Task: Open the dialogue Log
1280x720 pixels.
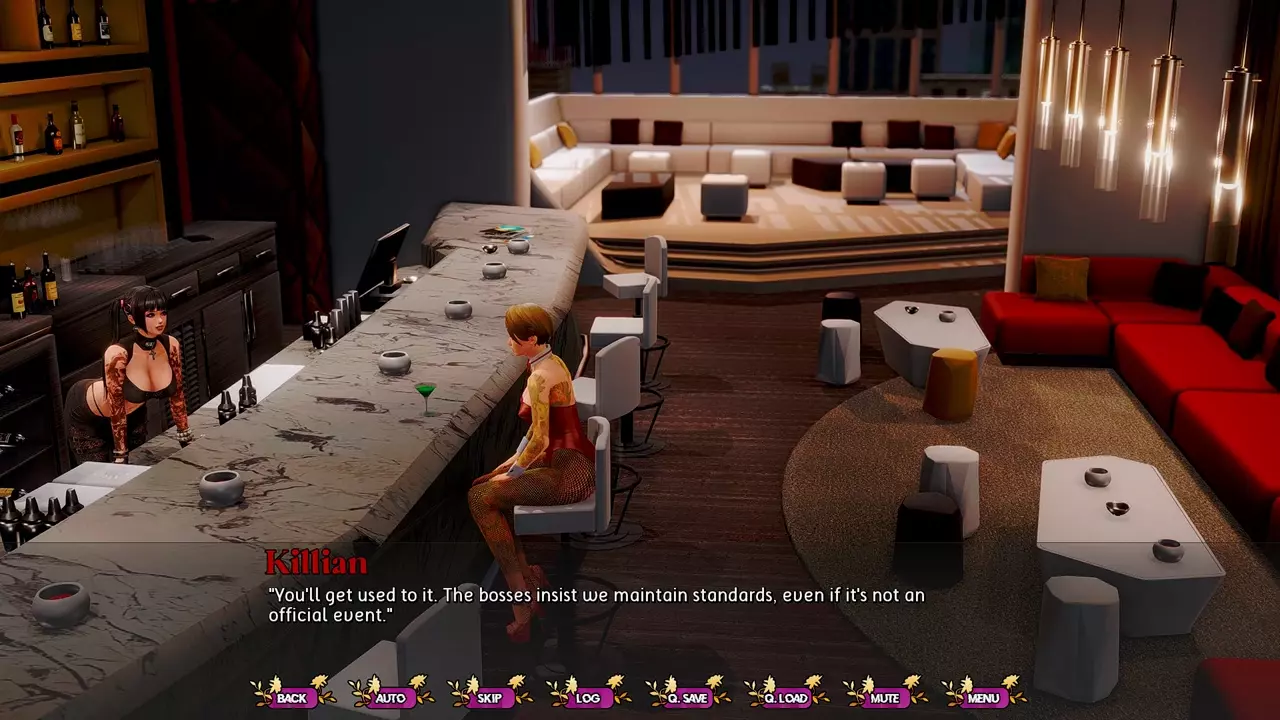Action: click(x=588, y=698)
